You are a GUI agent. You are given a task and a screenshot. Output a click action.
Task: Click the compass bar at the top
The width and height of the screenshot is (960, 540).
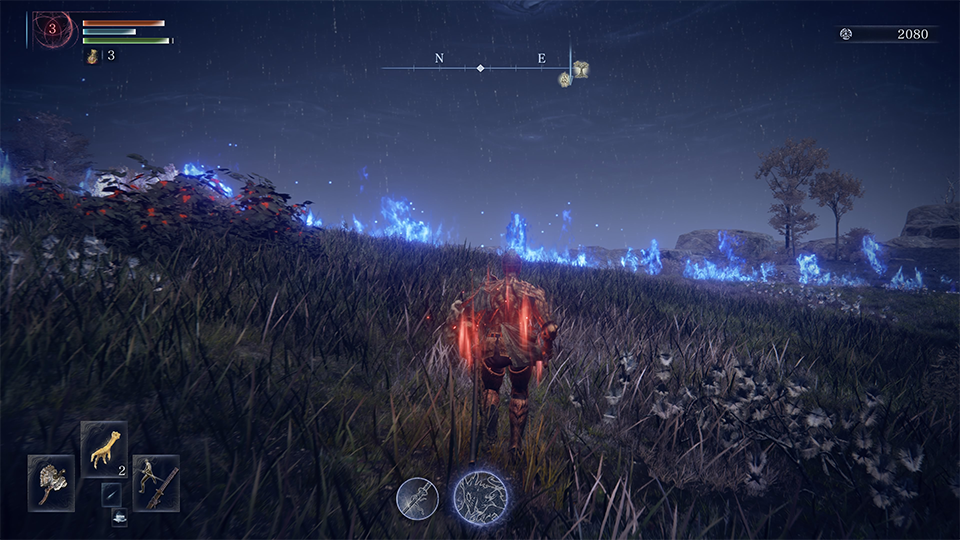pyautogui.click(x=480, y=67)
